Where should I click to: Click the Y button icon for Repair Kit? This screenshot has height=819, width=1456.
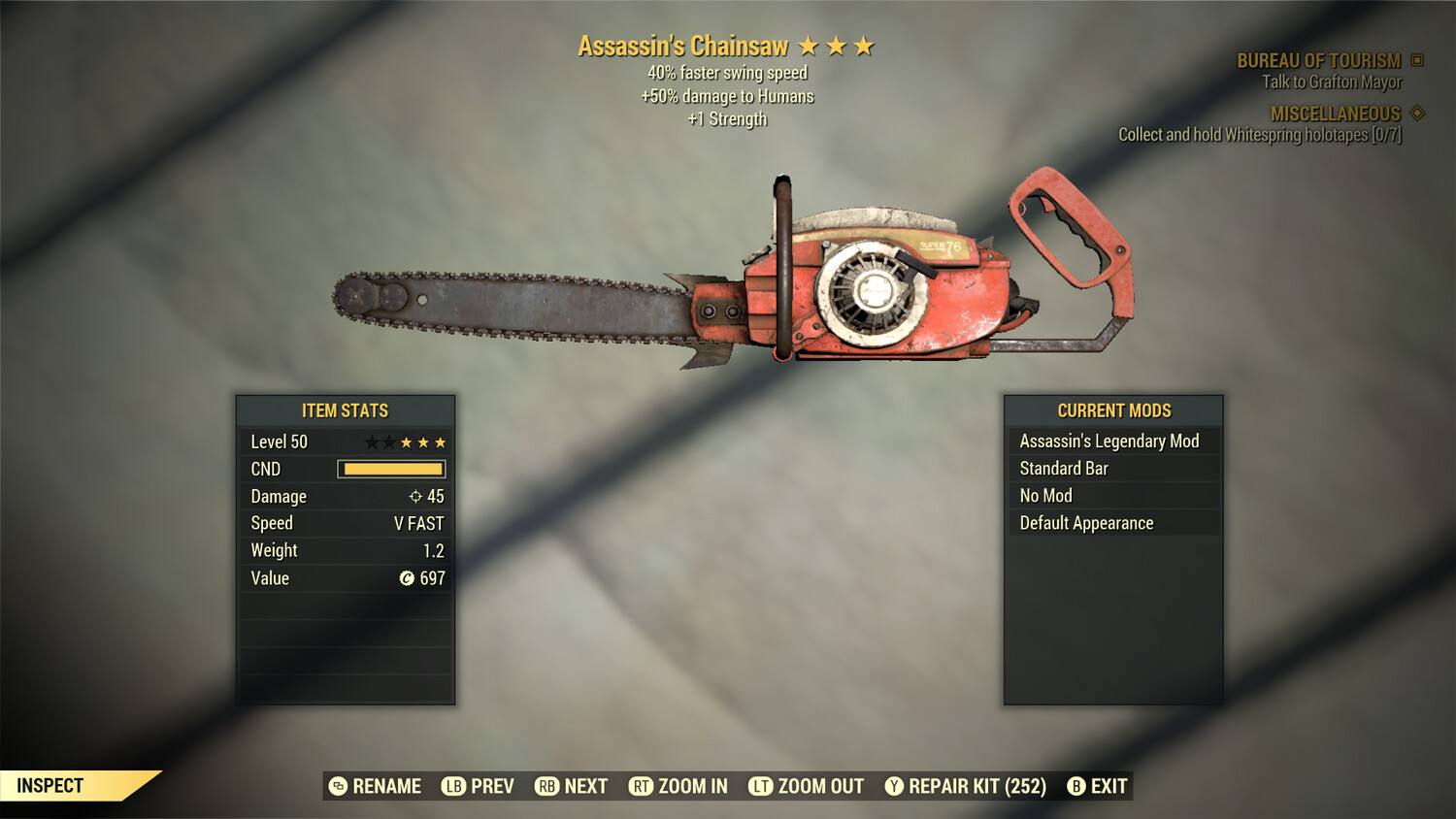[x=894, y=786]
